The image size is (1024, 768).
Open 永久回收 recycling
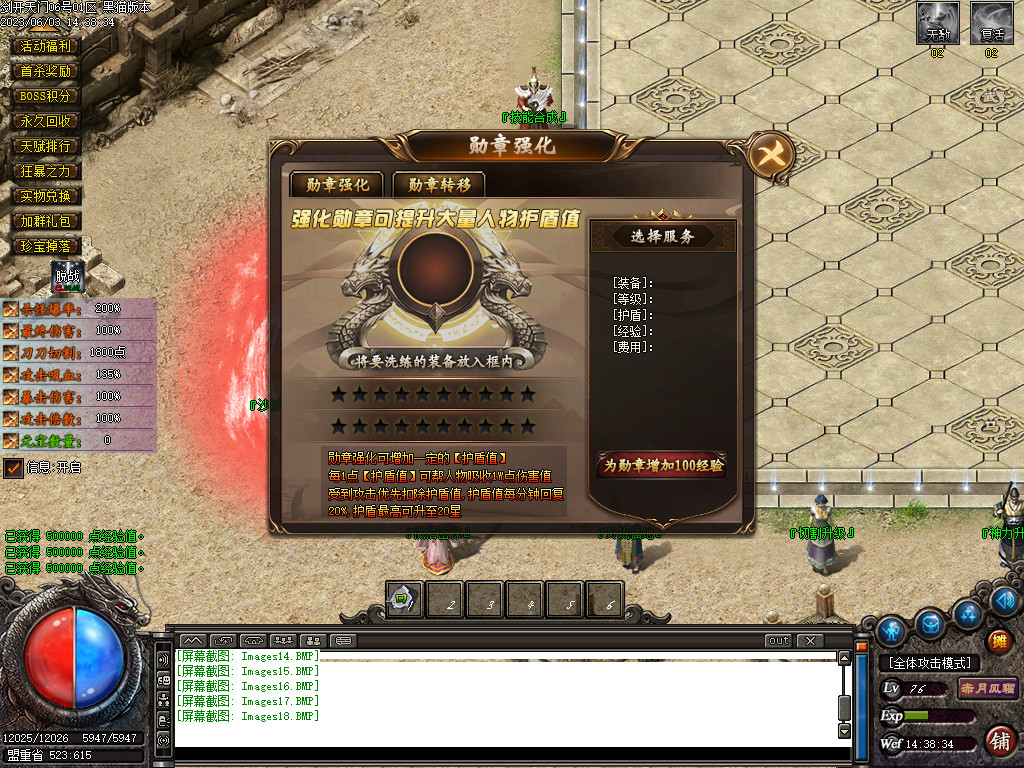46,121
